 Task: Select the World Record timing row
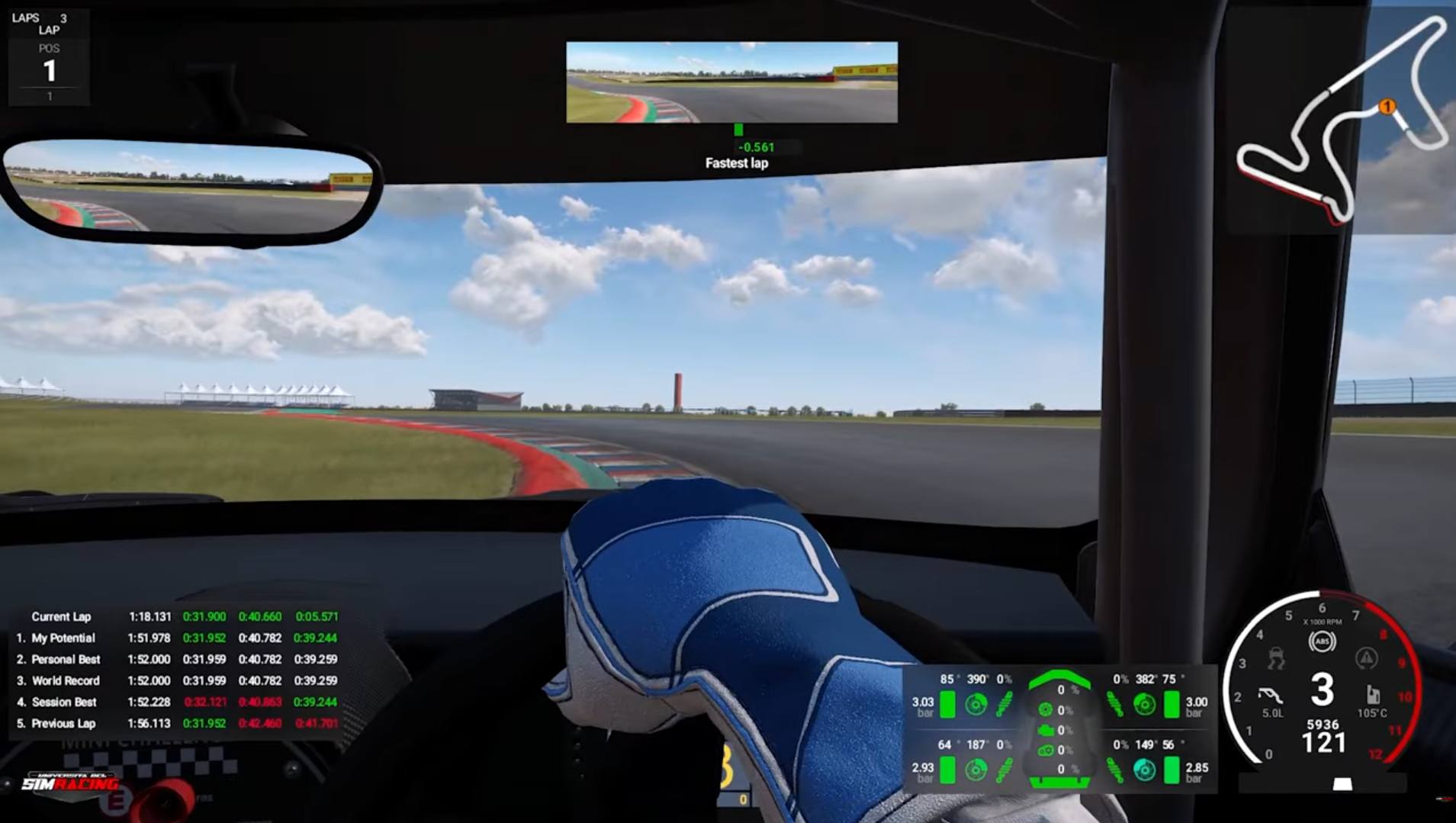(67, 680)
